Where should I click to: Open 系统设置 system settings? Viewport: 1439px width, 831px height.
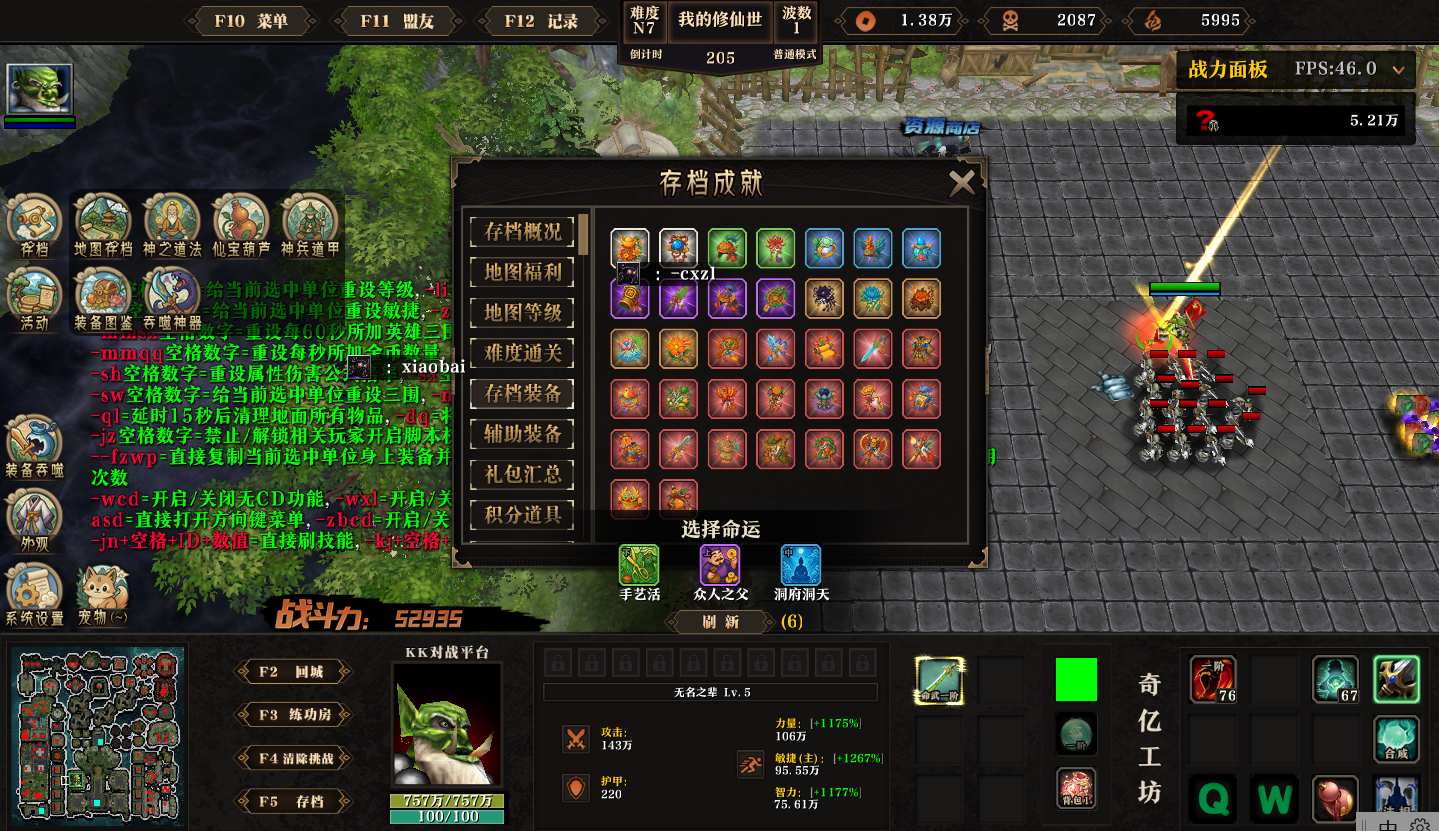pos(34,592)
